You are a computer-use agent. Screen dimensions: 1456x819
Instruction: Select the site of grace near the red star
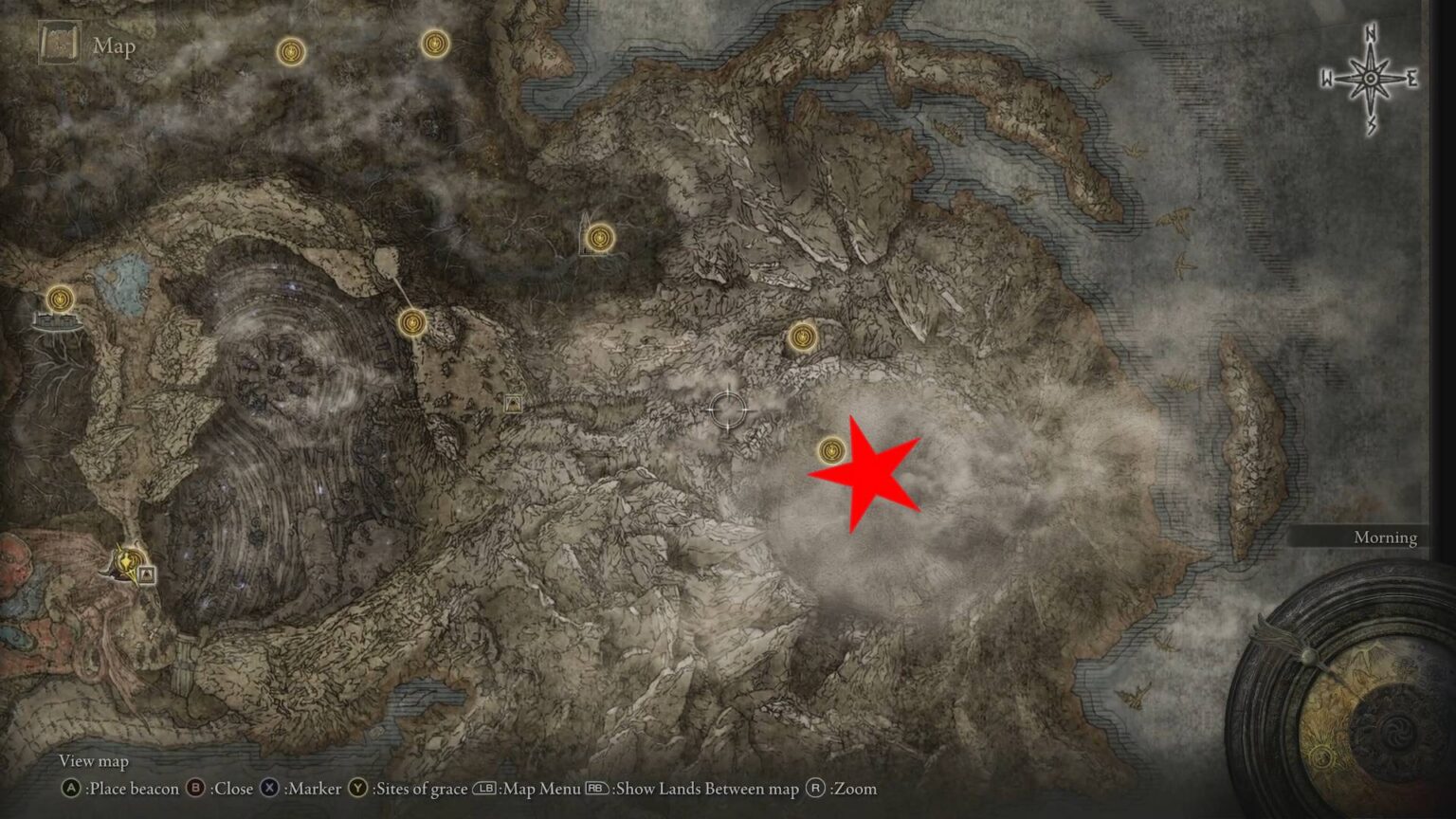coord(832,450)
